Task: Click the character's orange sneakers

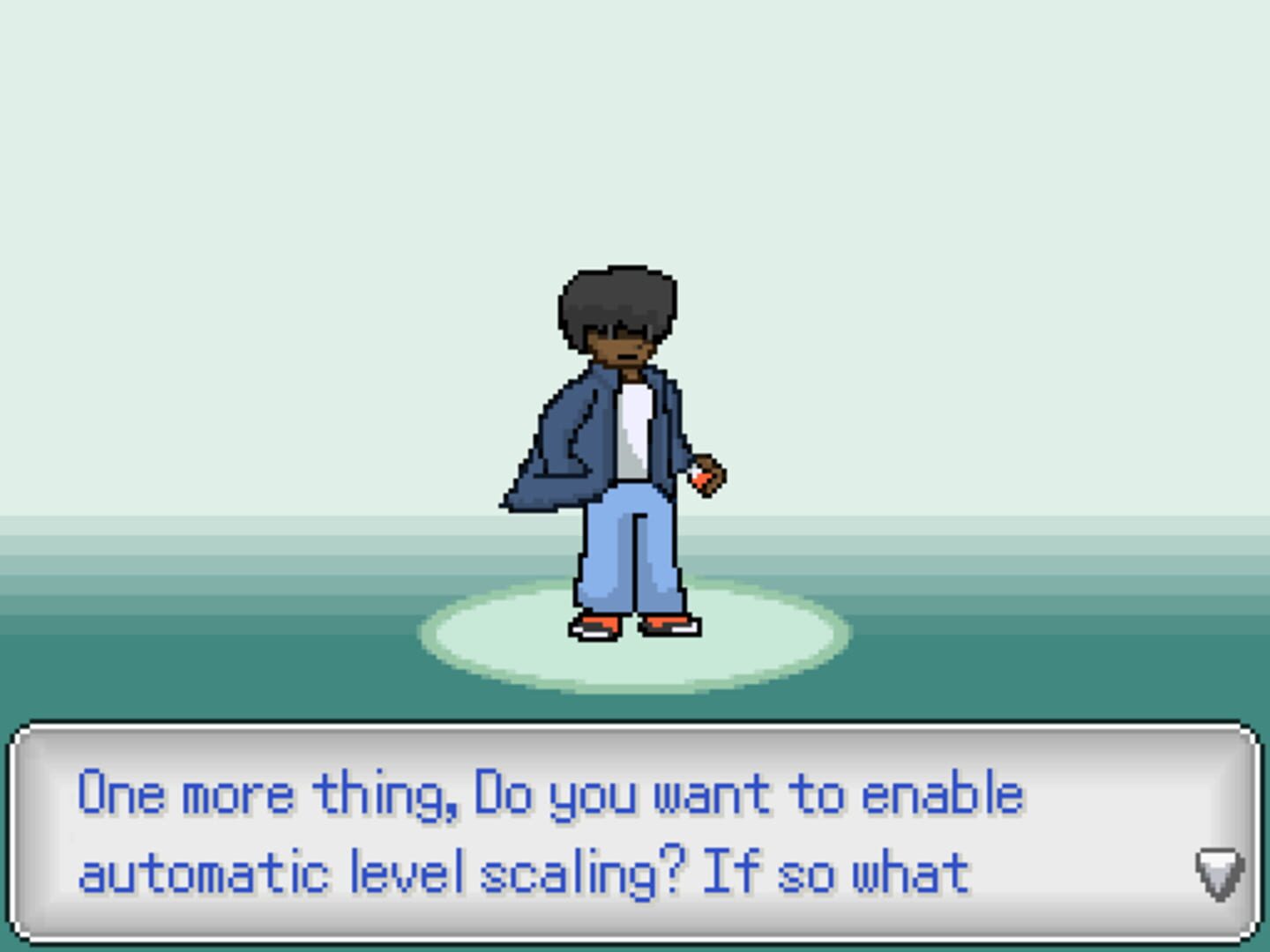Action: tap(600, 626)
